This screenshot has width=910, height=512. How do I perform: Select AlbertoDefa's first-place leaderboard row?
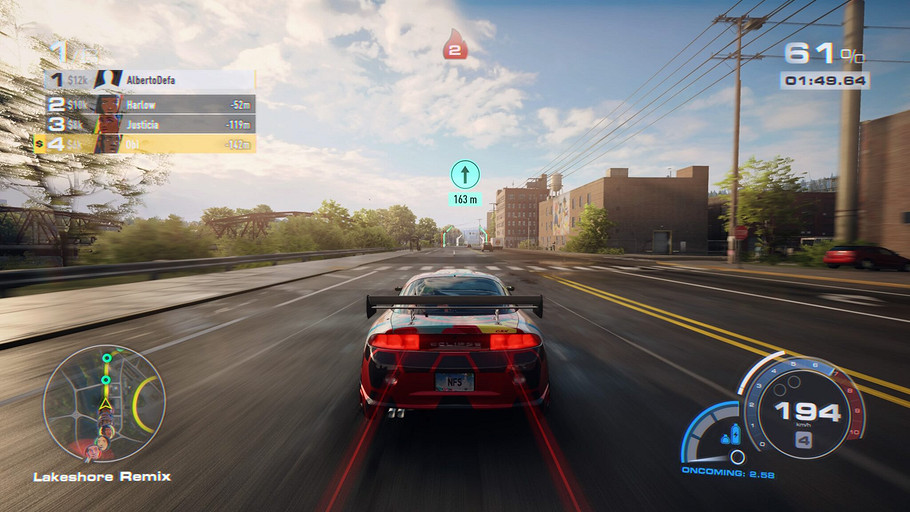click(150, 80)
